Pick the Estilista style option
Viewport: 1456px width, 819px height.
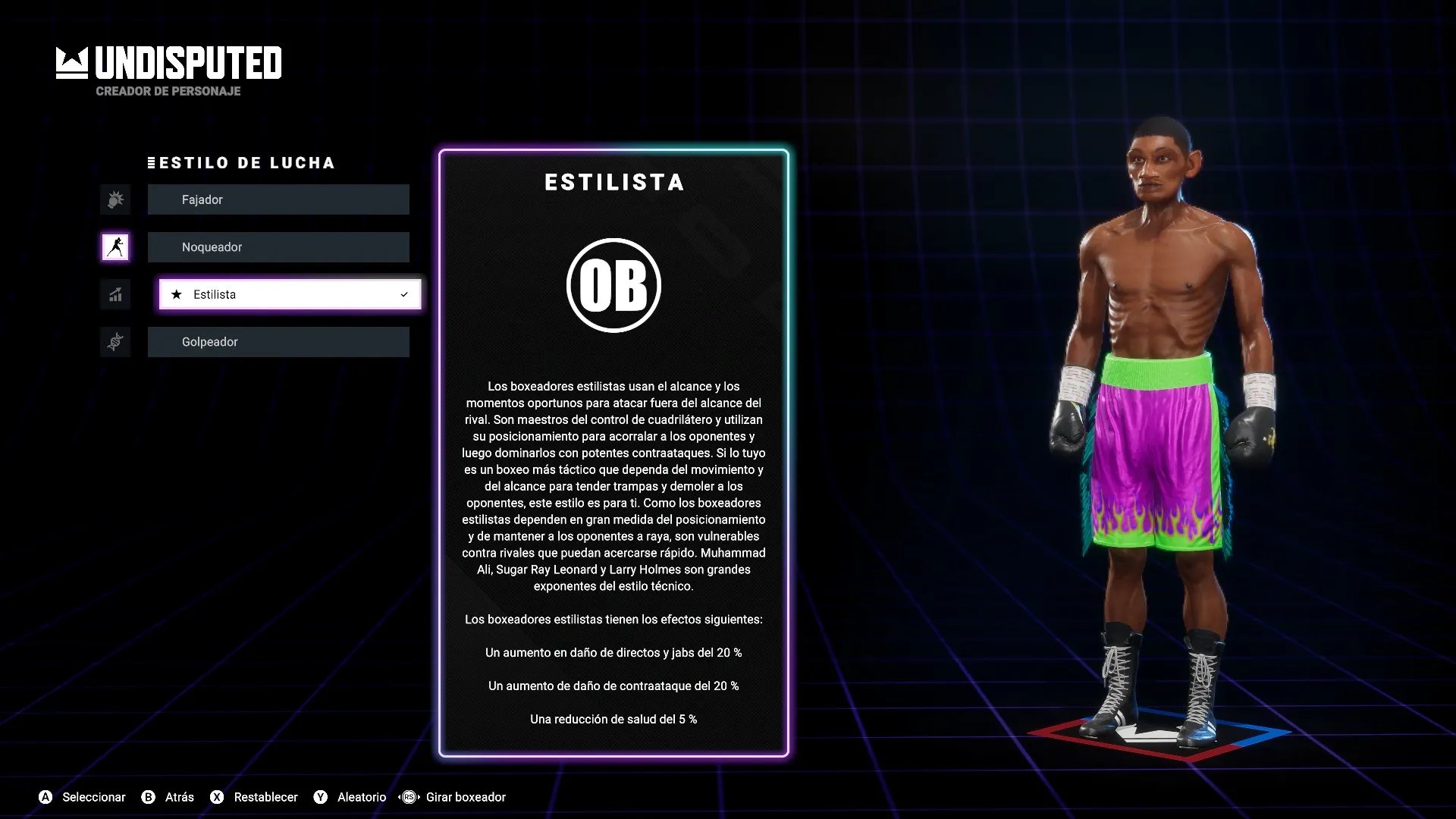[289, 294]
